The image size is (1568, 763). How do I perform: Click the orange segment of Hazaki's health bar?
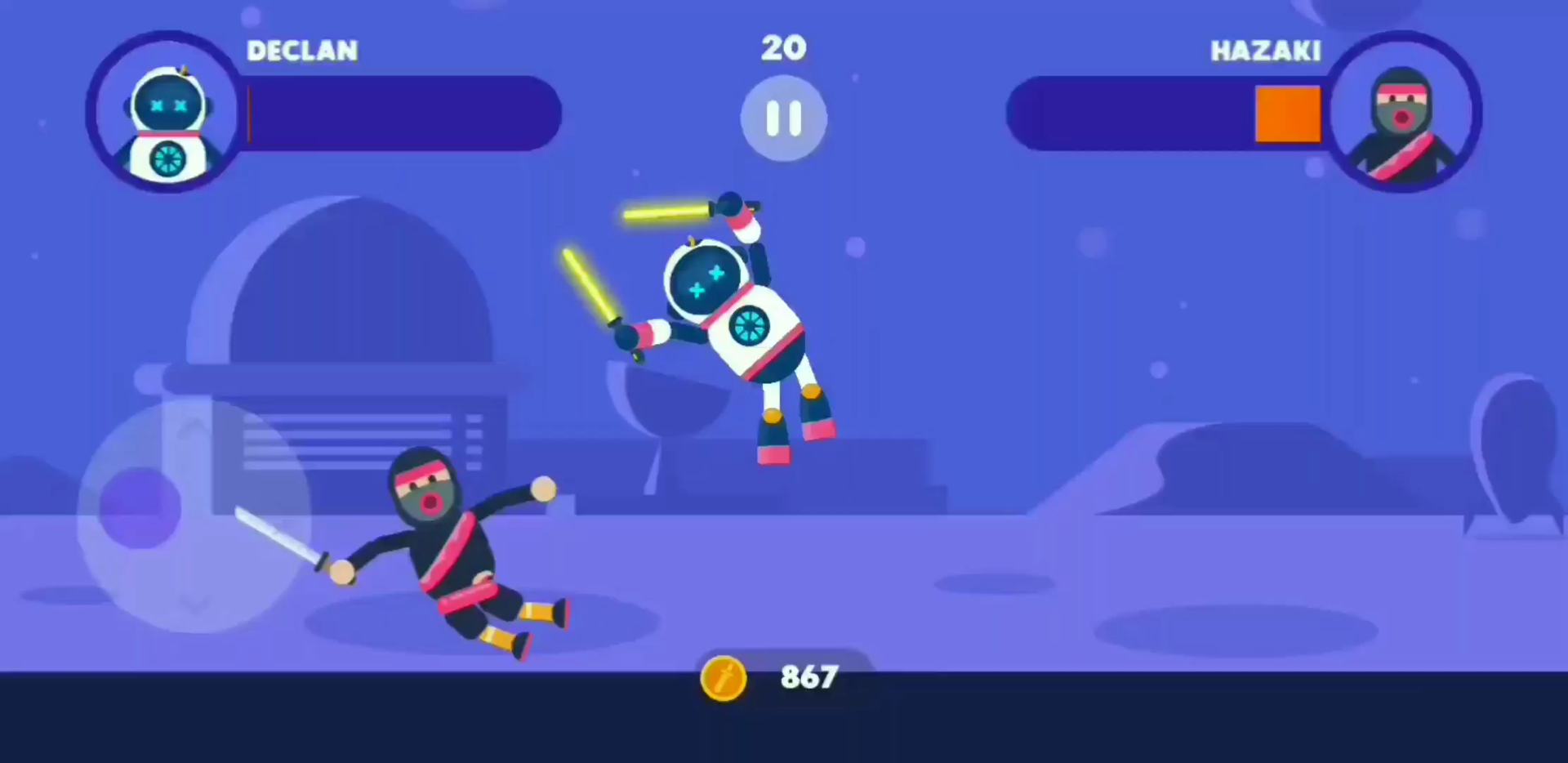click(x=1288, y=113)
